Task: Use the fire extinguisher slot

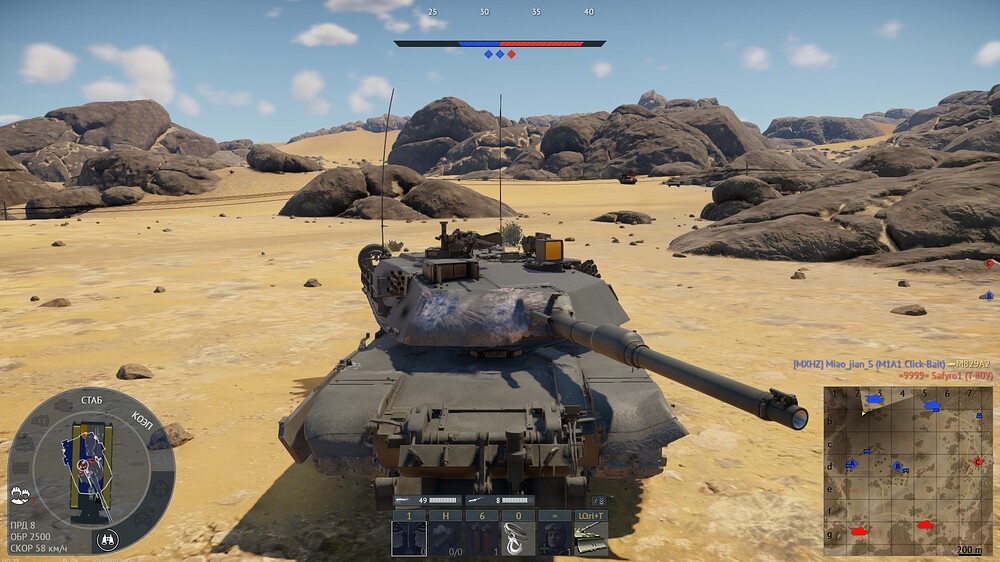Action: 481,536
